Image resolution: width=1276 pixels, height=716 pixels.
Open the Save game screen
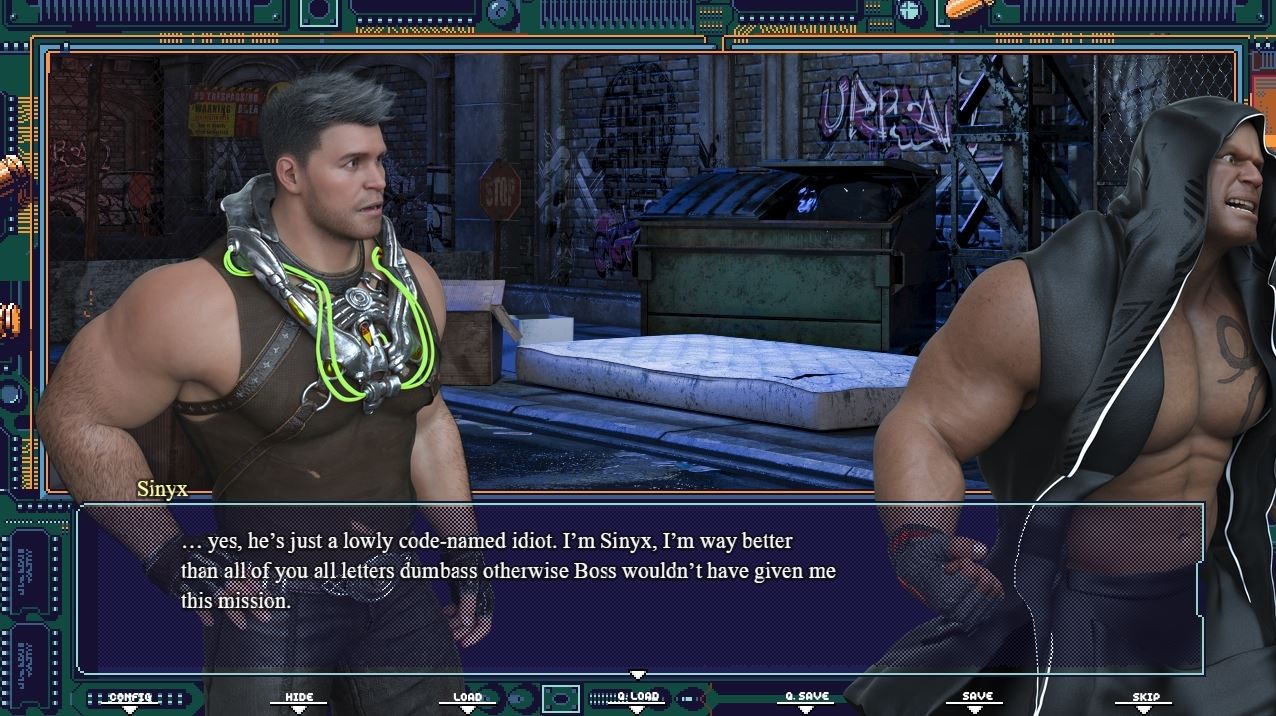point(977,696)
